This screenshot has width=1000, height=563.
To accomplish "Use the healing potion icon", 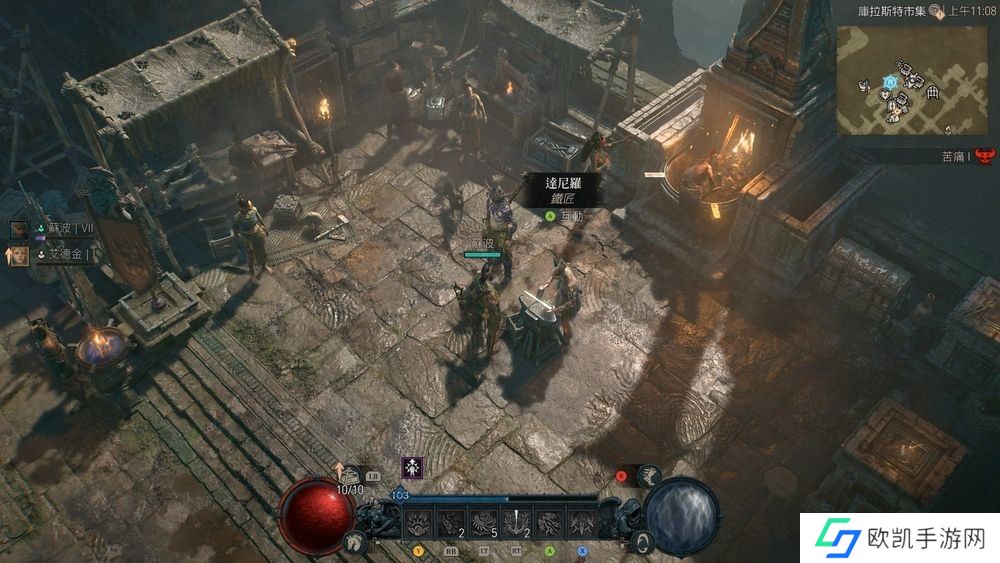I will [349, 476].
